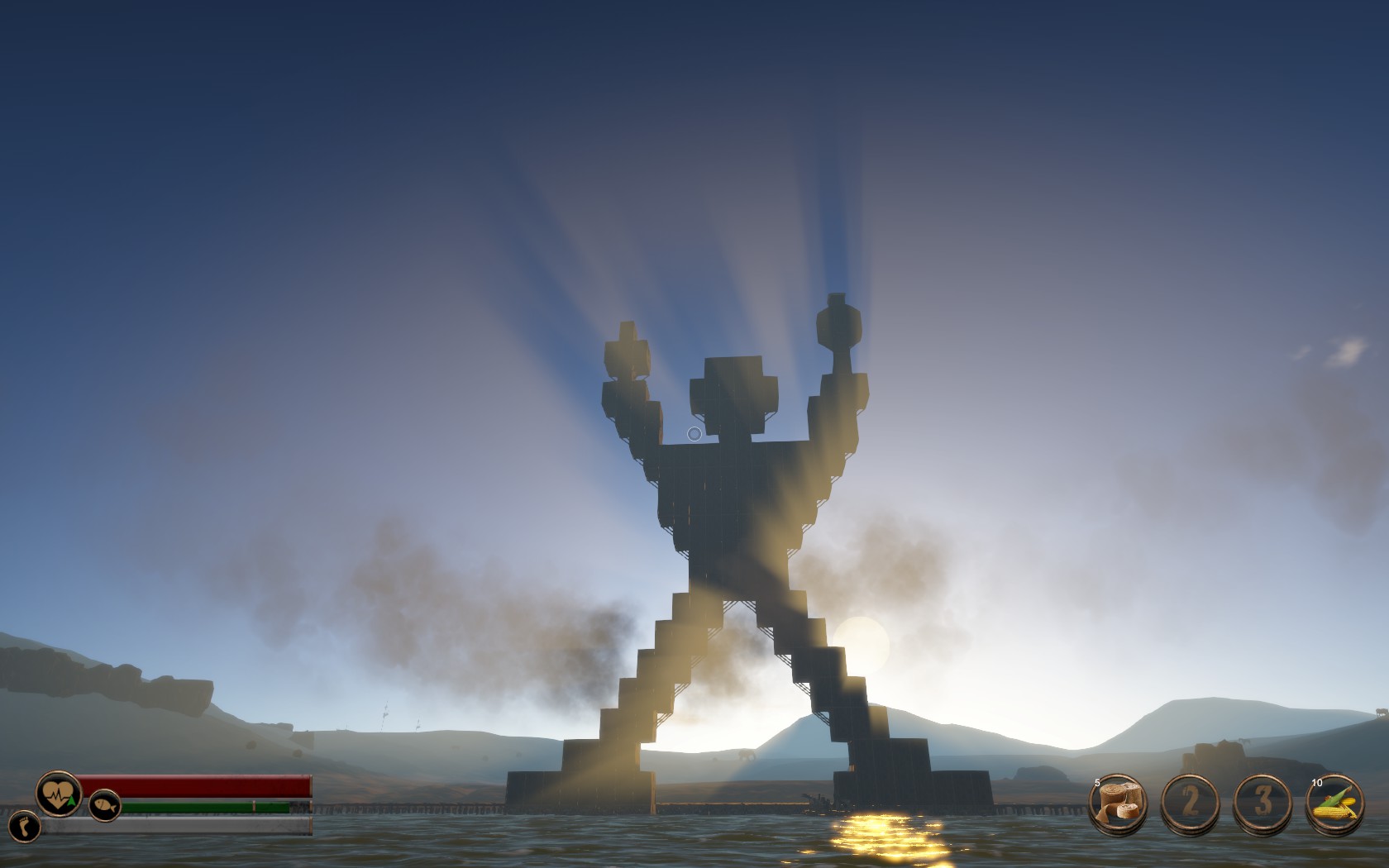Select the corn item in the last hotbar slot
Screen dimensions: 1389x868
click(x=1334, y=802)
